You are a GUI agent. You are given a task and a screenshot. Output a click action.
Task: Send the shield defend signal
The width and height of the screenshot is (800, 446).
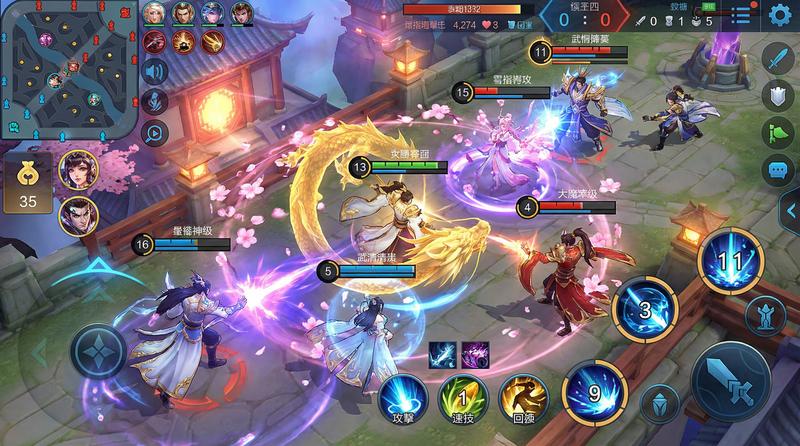pyautogui.click(x=777, y=95)
